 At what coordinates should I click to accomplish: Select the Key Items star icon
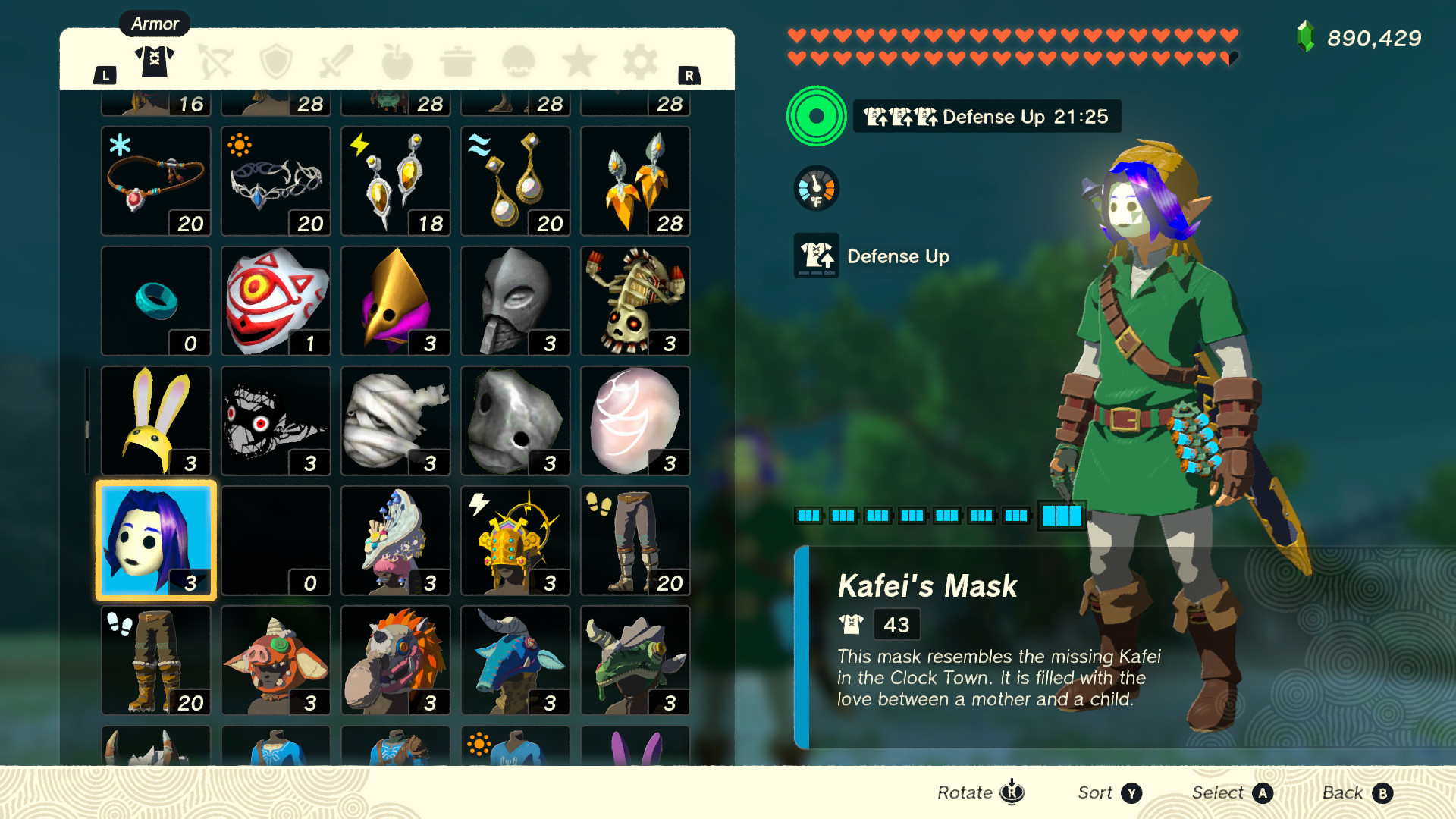coord(580,61)
